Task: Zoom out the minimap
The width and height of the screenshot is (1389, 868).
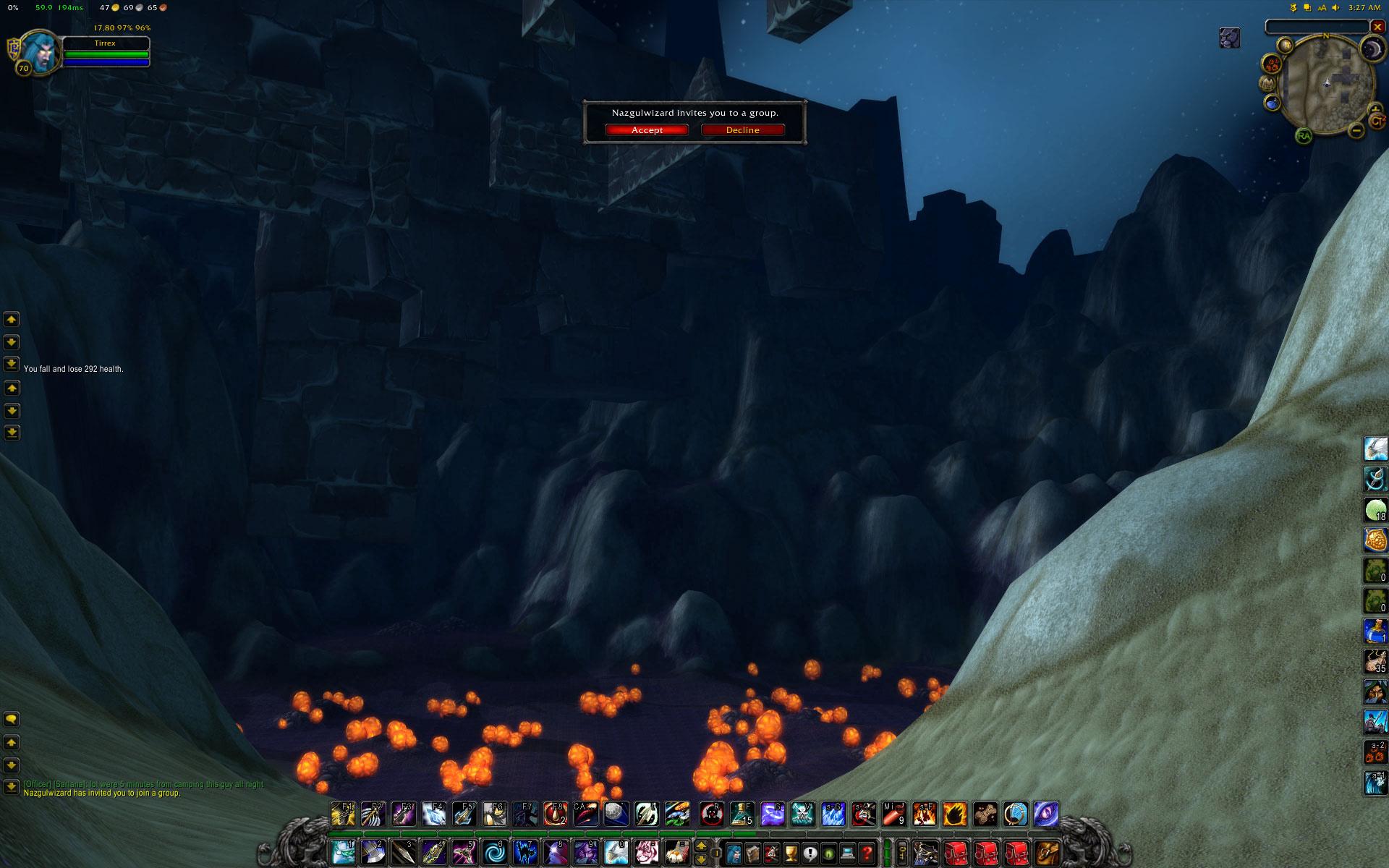Action: click(x=1356, y=131)
